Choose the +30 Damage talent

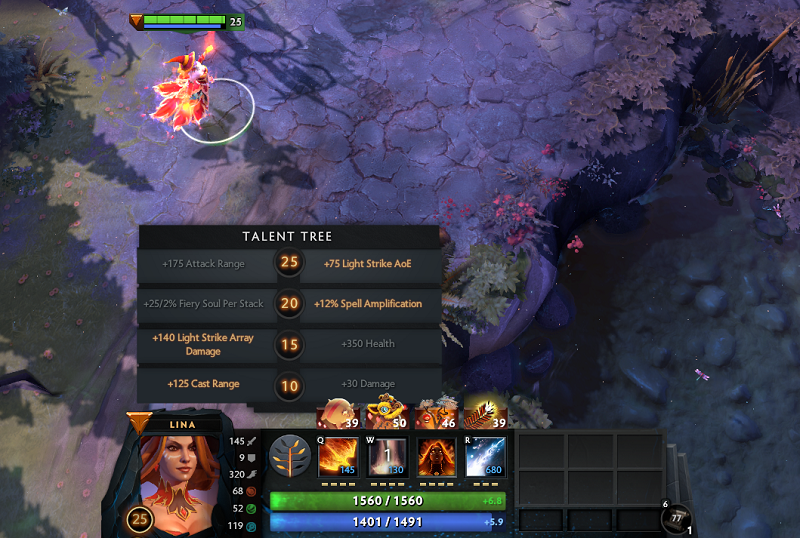click(367, 384)
